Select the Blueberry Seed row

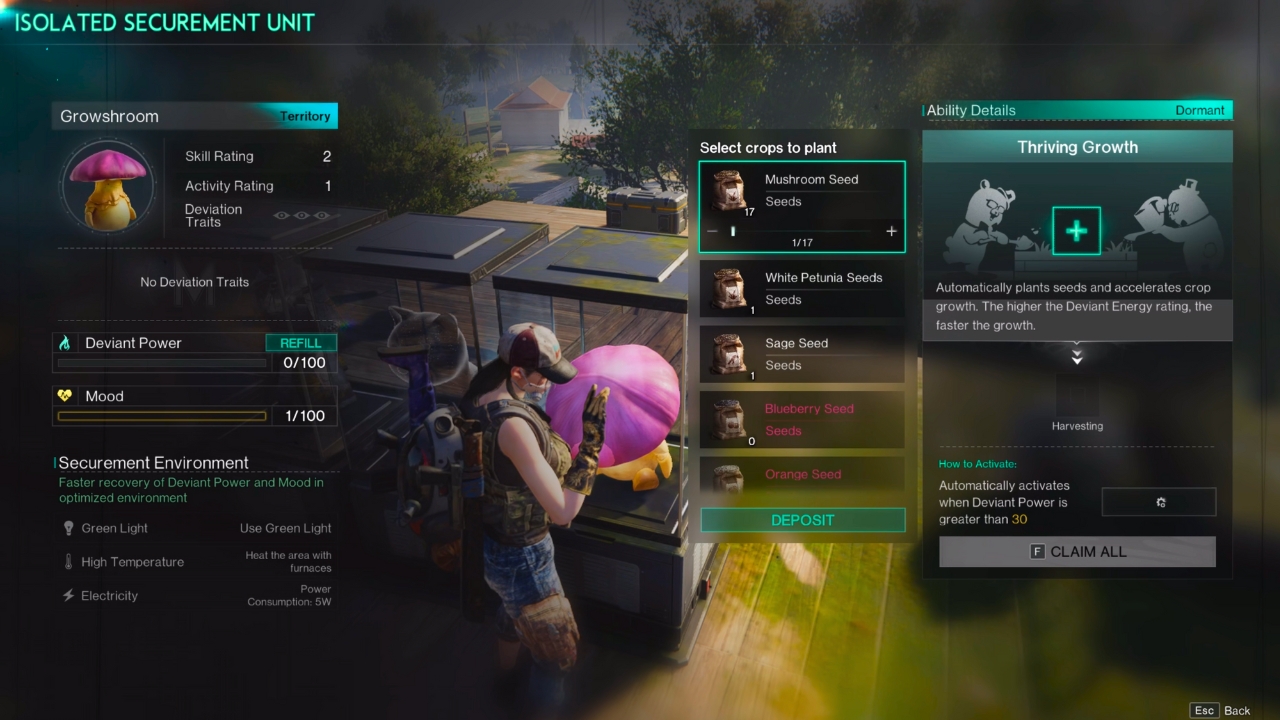coord(802,420)
